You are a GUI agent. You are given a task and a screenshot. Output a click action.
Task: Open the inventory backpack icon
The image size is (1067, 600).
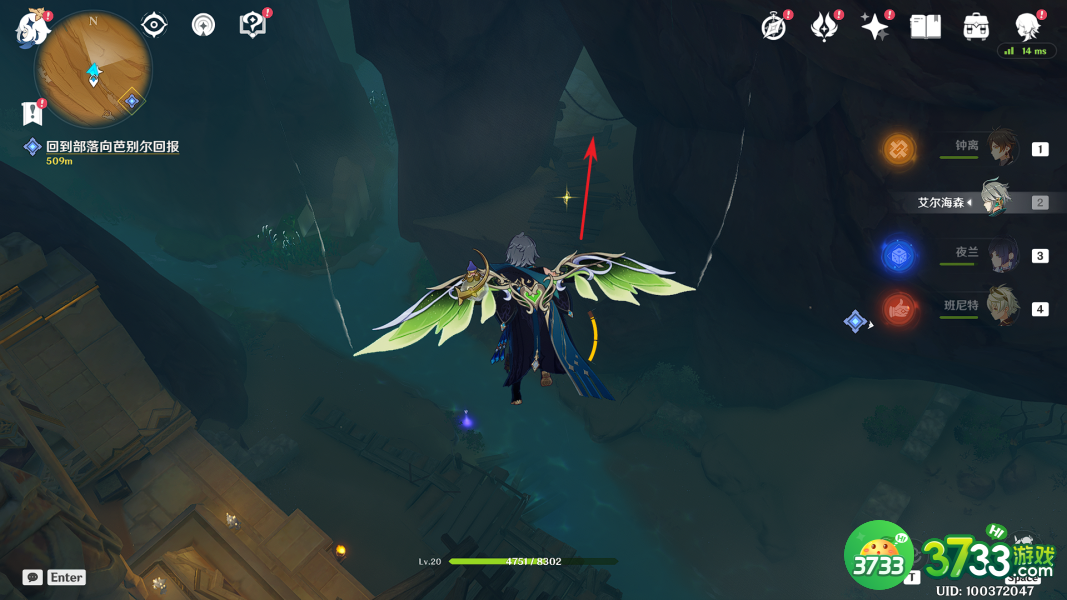[976, 27]
